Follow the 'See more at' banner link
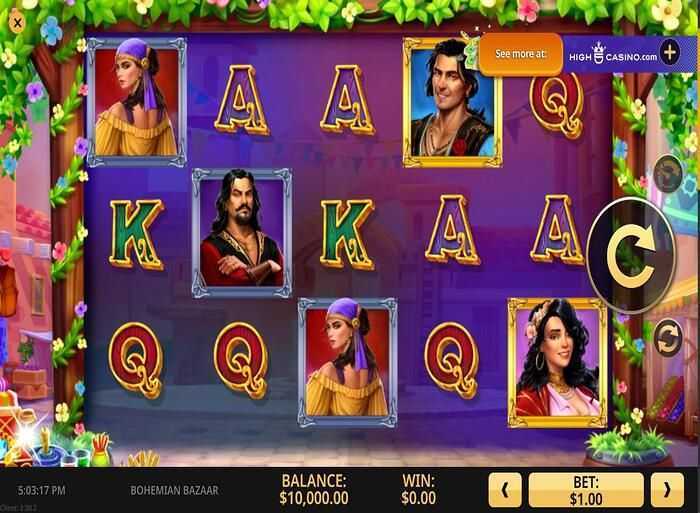 pyautogui.click(x=520, y=54)
